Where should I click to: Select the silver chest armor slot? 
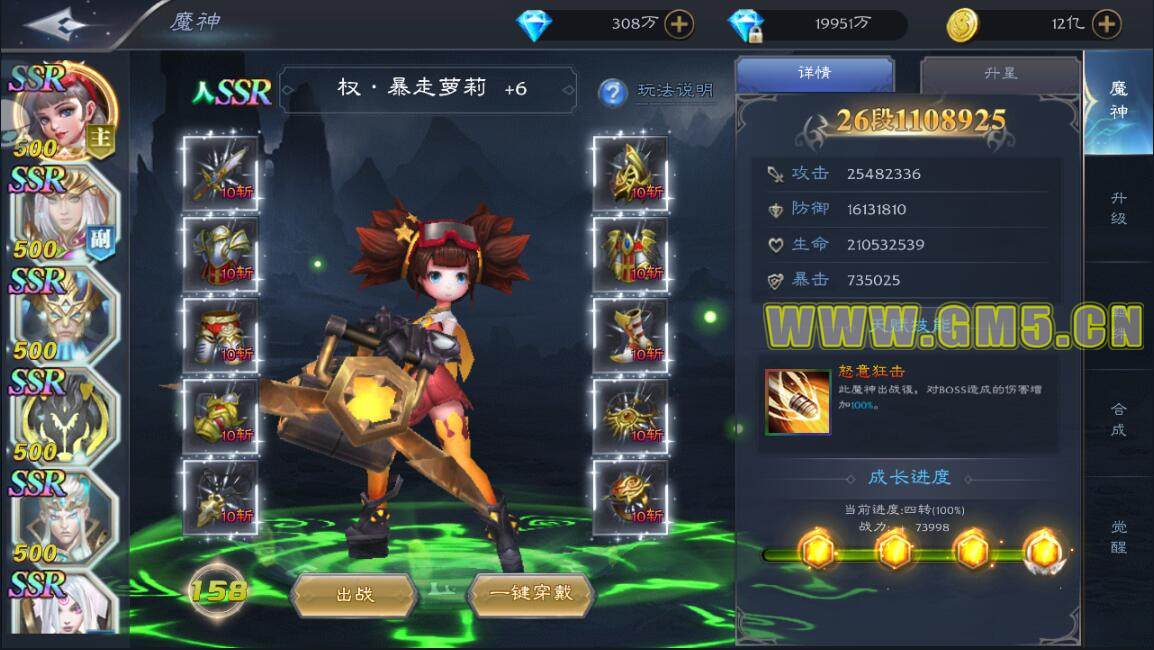pos(220,254)
